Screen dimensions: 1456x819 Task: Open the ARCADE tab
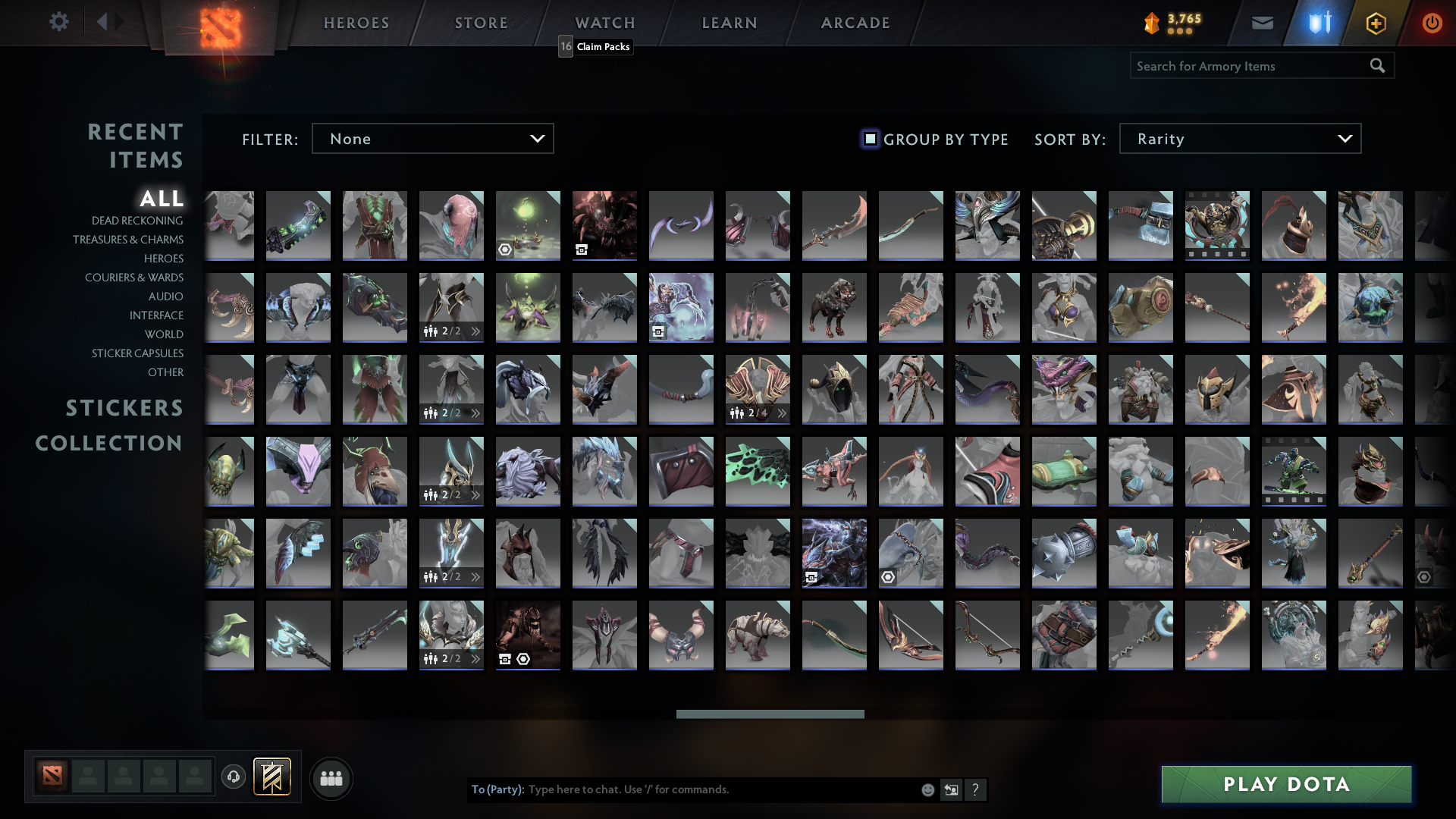[x=855, y=22]
